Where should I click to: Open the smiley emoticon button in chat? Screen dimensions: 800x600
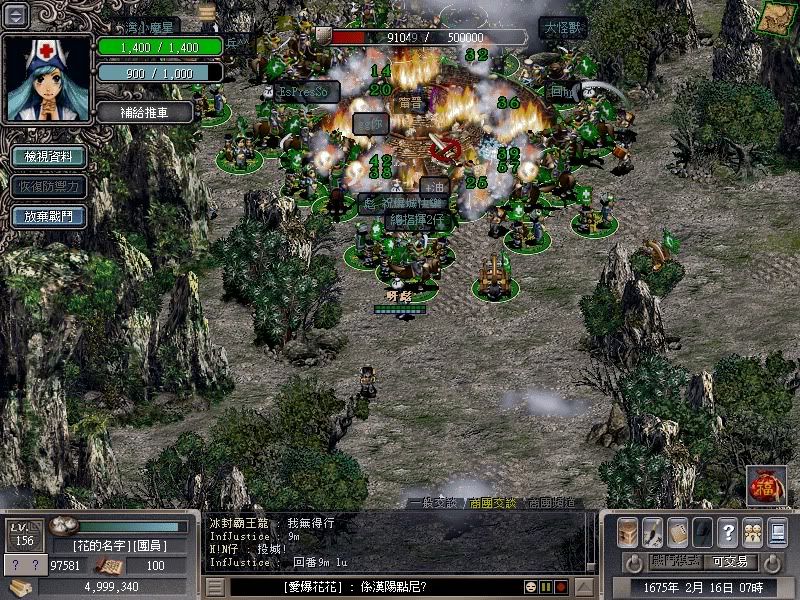[530, 587]
